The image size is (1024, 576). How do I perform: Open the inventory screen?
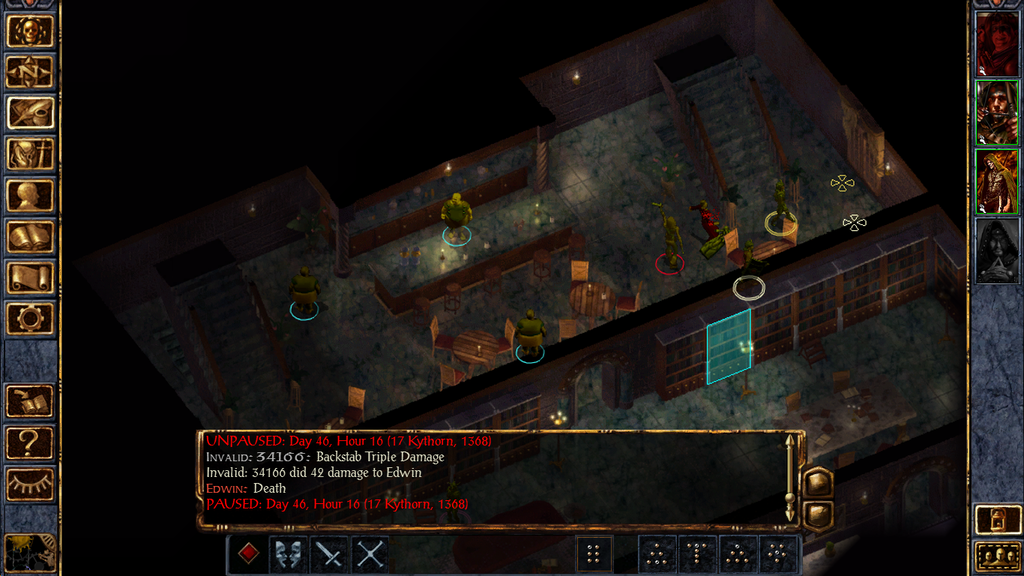tap(30, 154)
